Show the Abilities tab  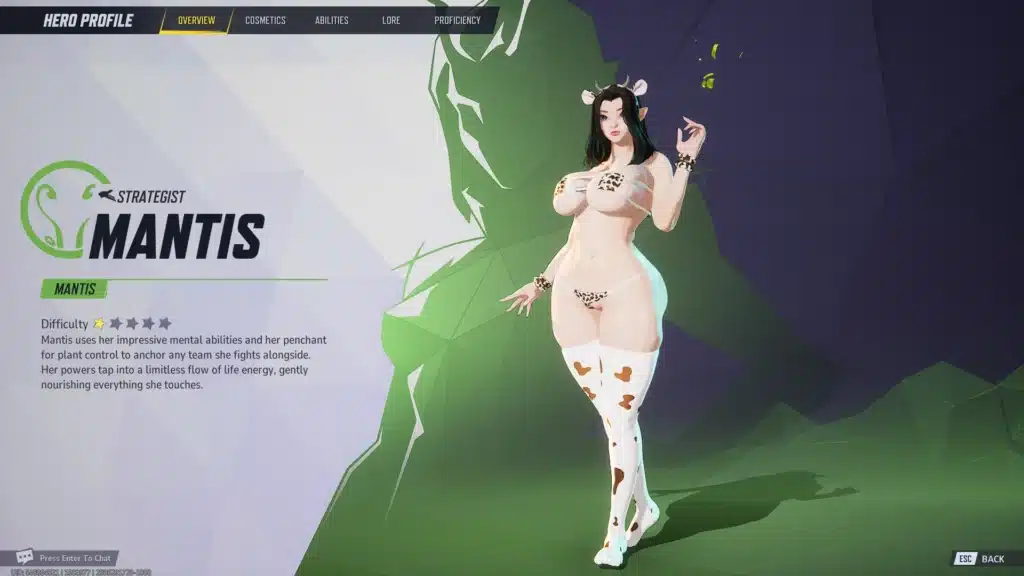(331, 20)
